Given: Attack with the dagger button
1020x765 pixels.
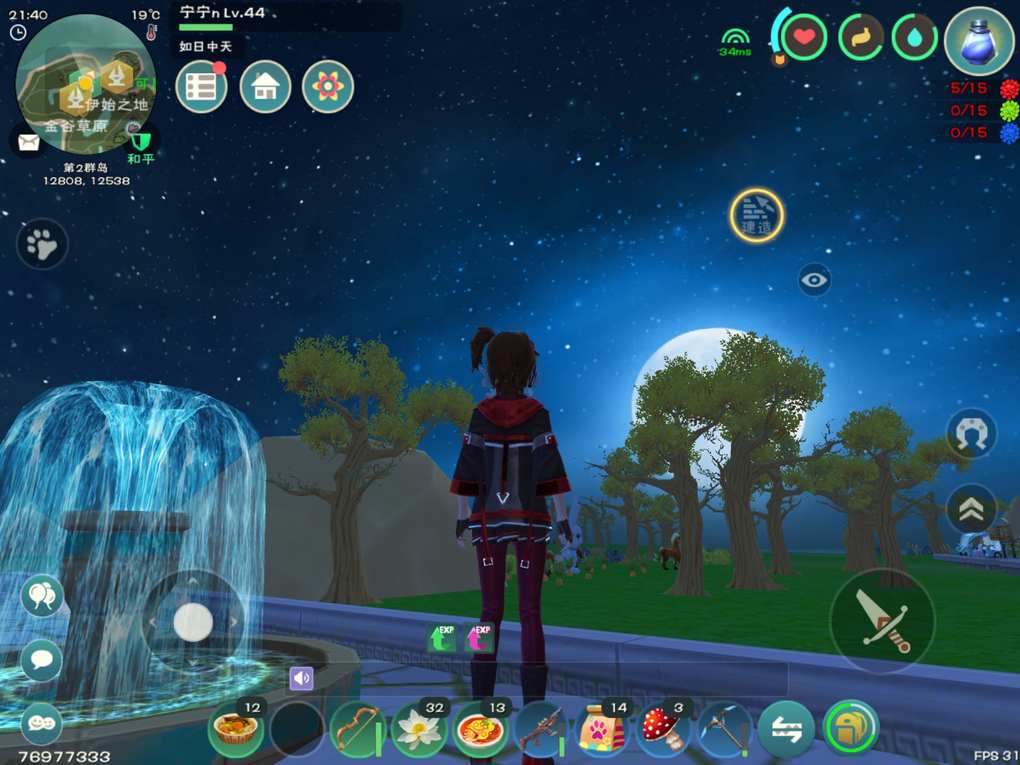Looking at the screenshot, I should click(882, 621).
